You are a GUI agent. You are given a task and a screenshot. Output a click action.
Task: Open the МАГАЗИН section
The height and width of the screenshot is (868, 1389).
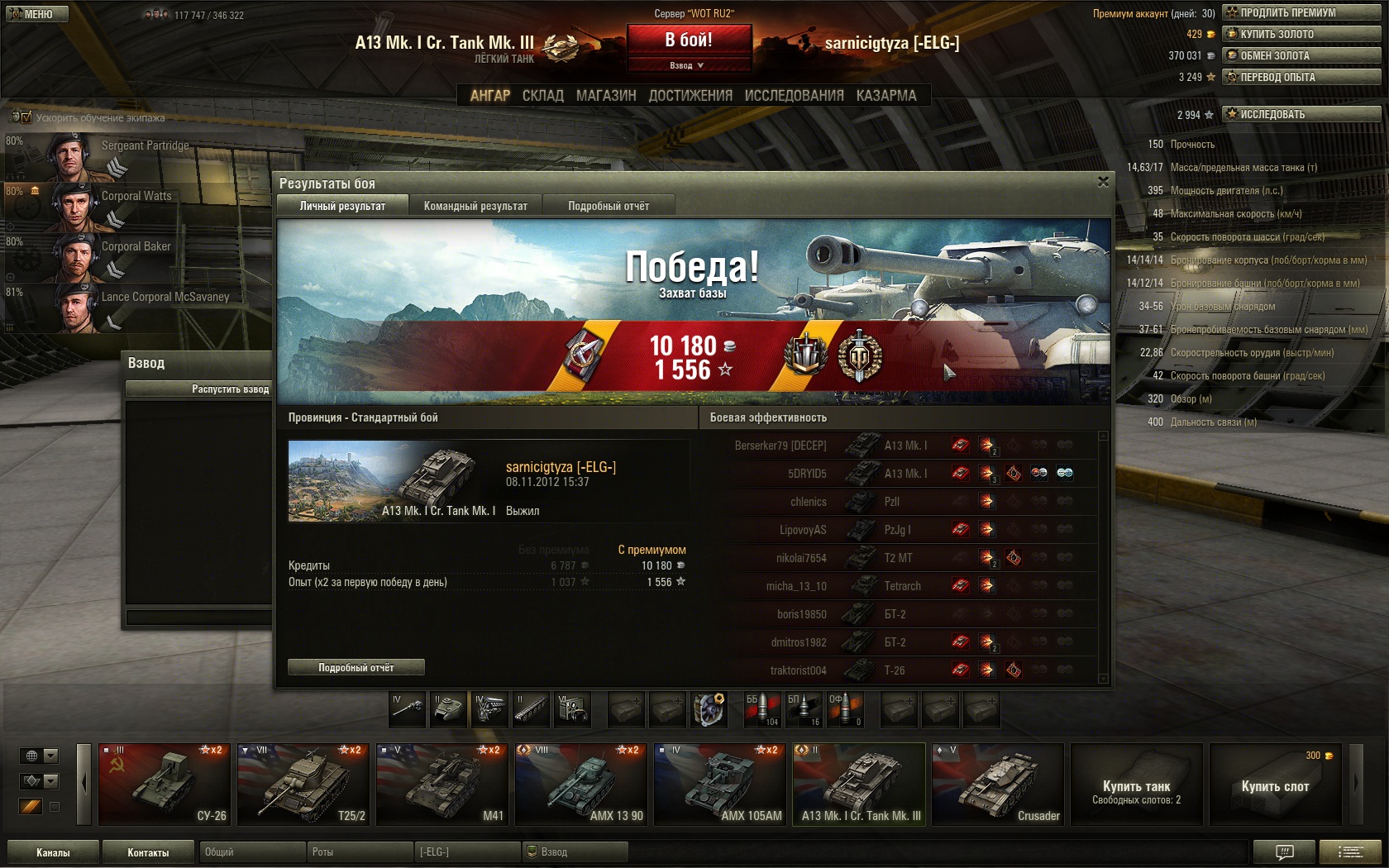(x=606, y=96)
